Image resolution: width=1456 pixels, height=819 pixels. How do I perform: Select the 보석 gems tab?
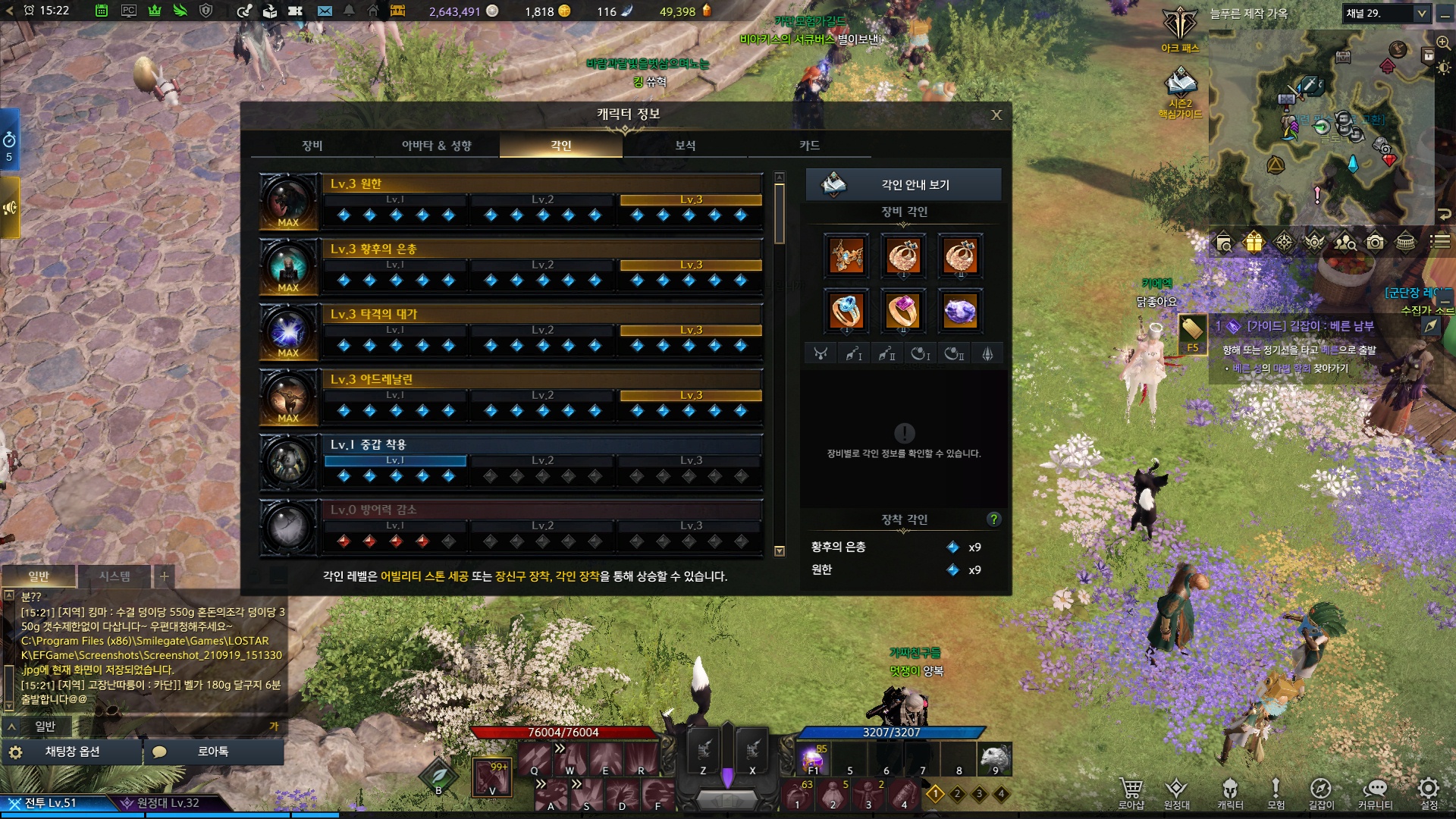(685, 146)
